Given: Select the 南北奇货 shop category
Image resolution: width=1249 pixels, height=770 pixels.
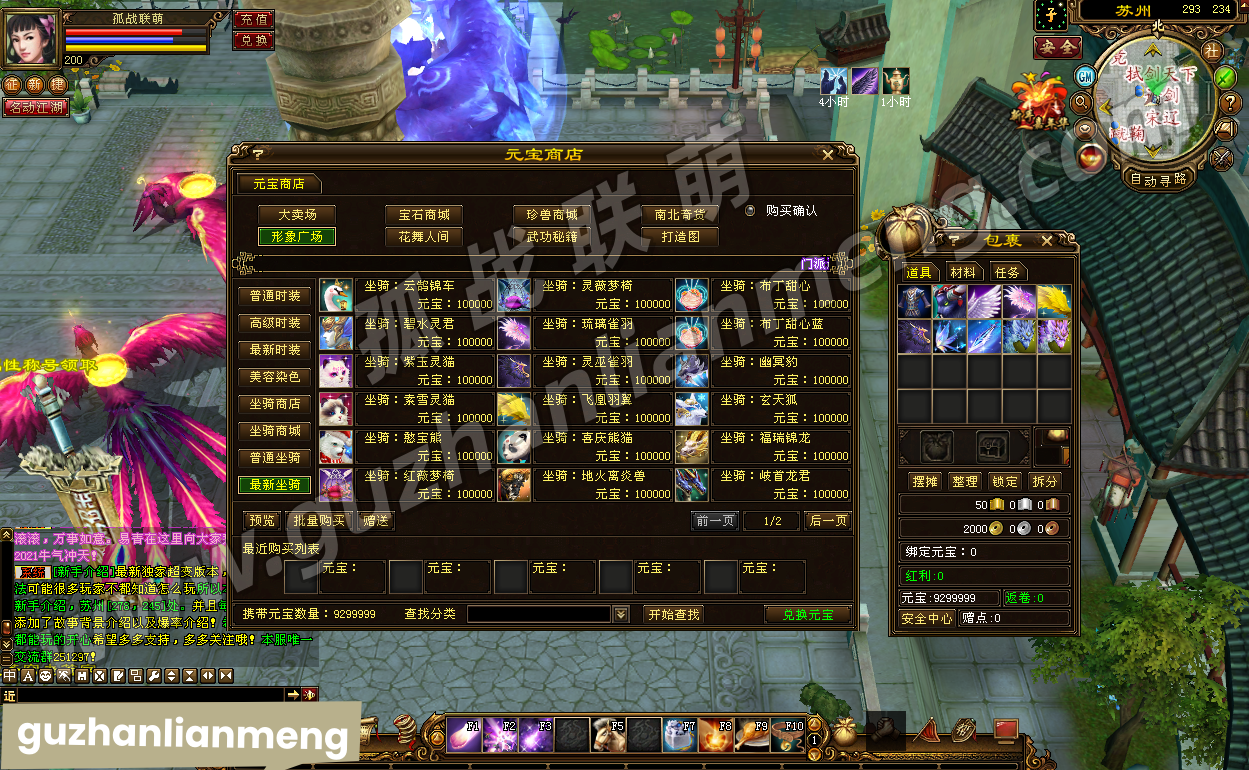Looking at the screenshot, I should [679, 215].
